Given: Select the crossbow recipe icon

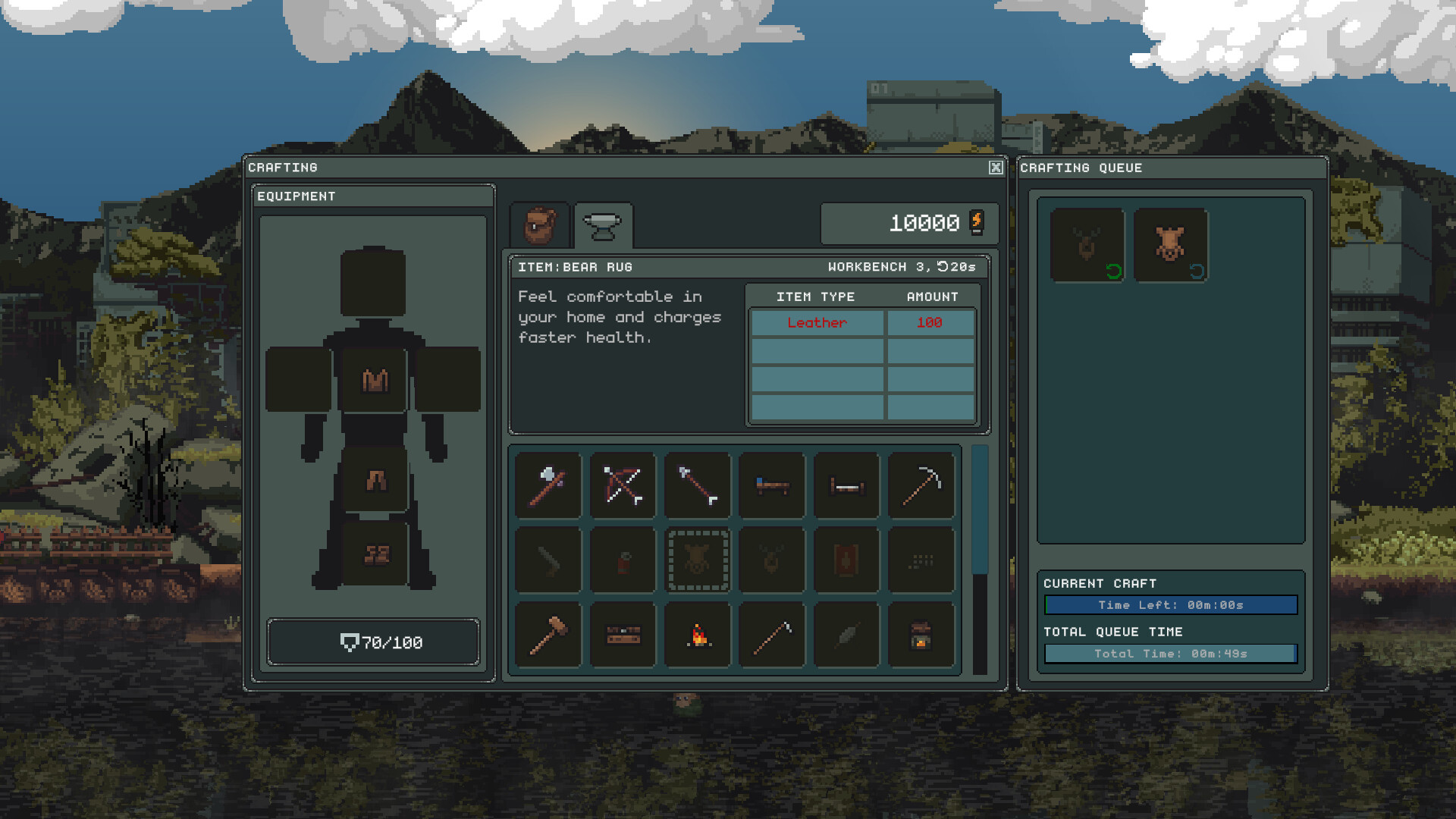Looking at the screenshot, I should (622, 485).
